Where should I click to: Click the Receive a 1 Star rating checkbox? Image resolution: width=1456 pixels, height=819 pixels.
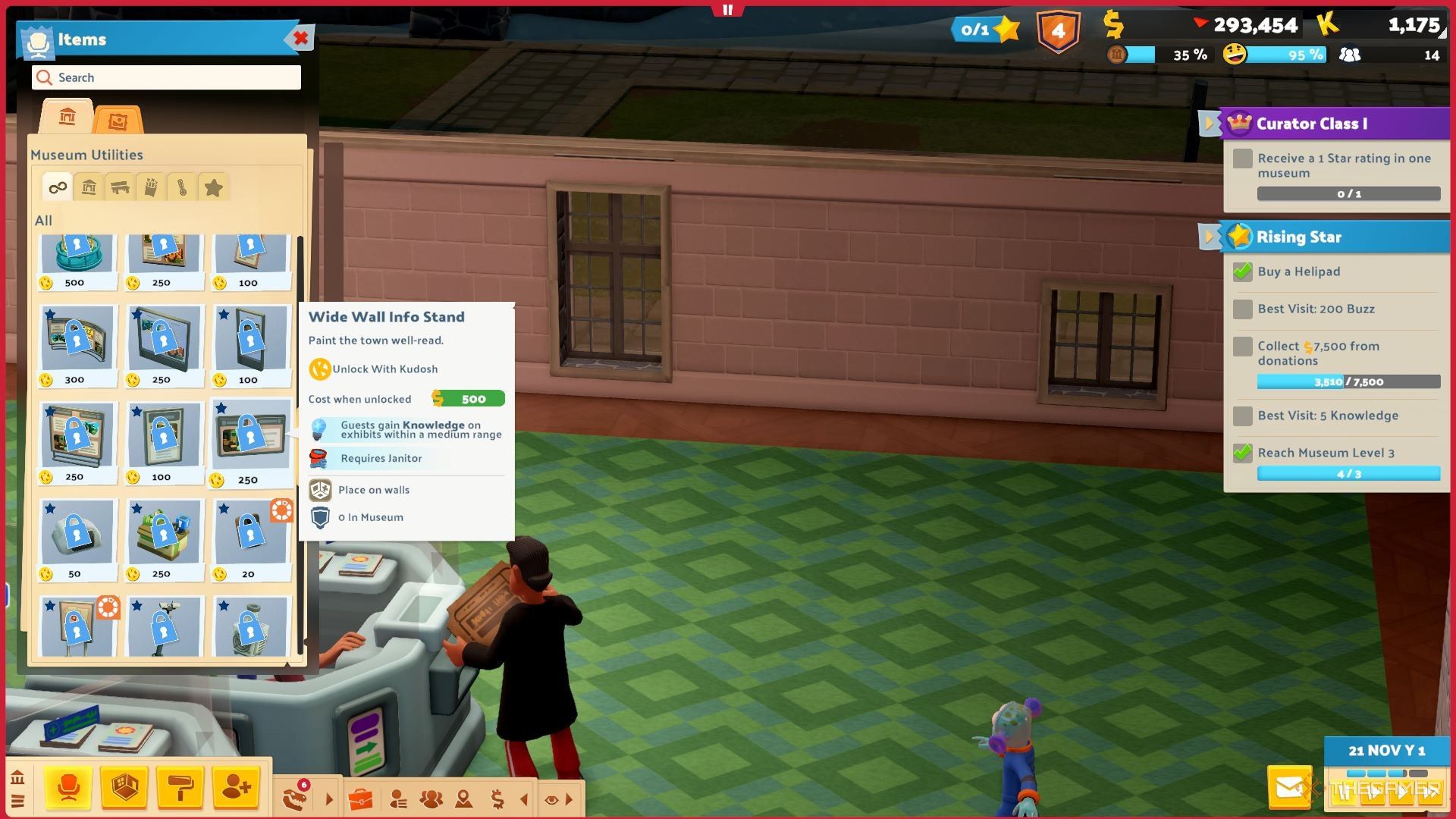1242,159
